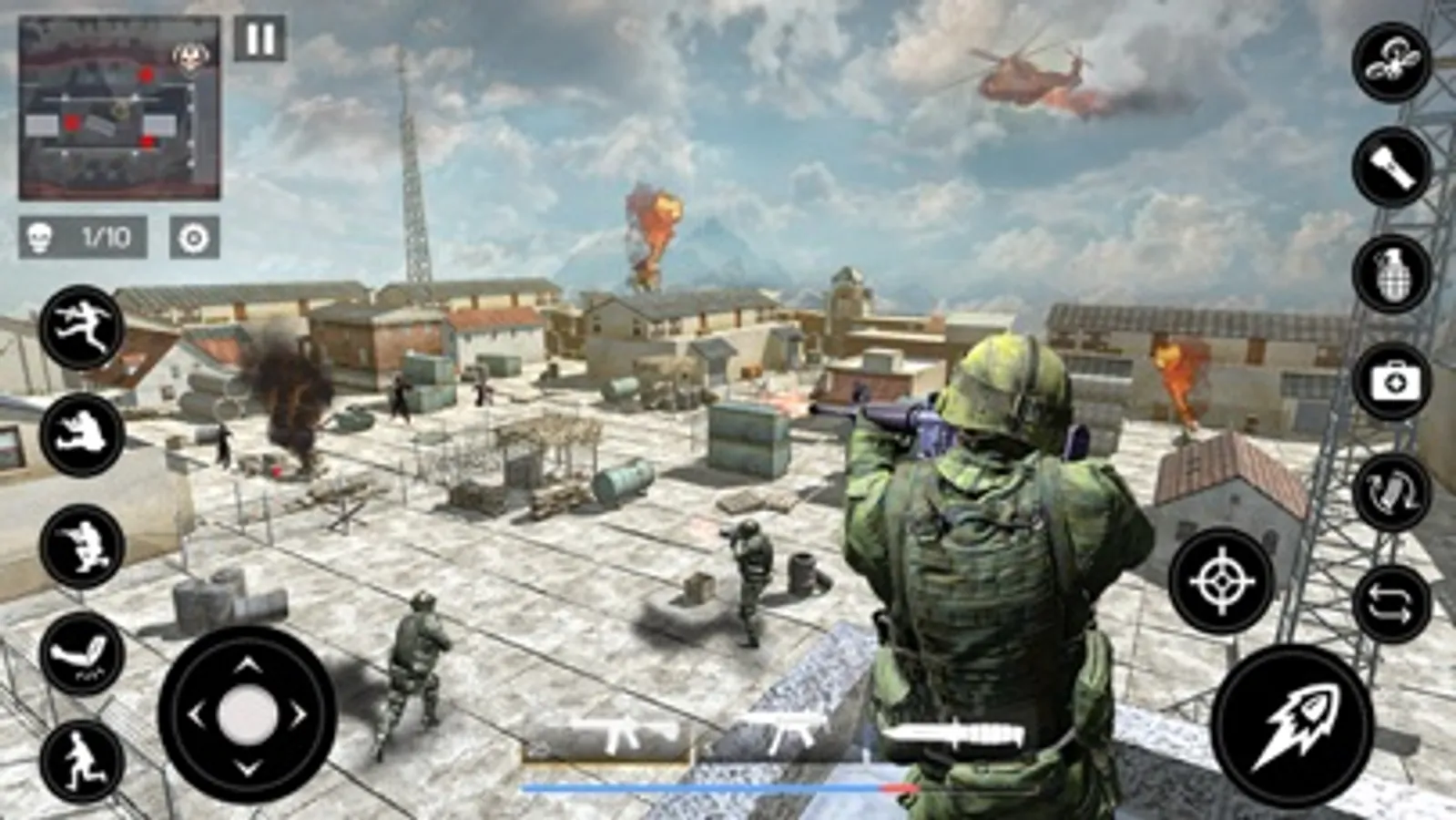Use the melee punch icon
The height and width of the screenshot is (820, 1456).
[82, 651]
